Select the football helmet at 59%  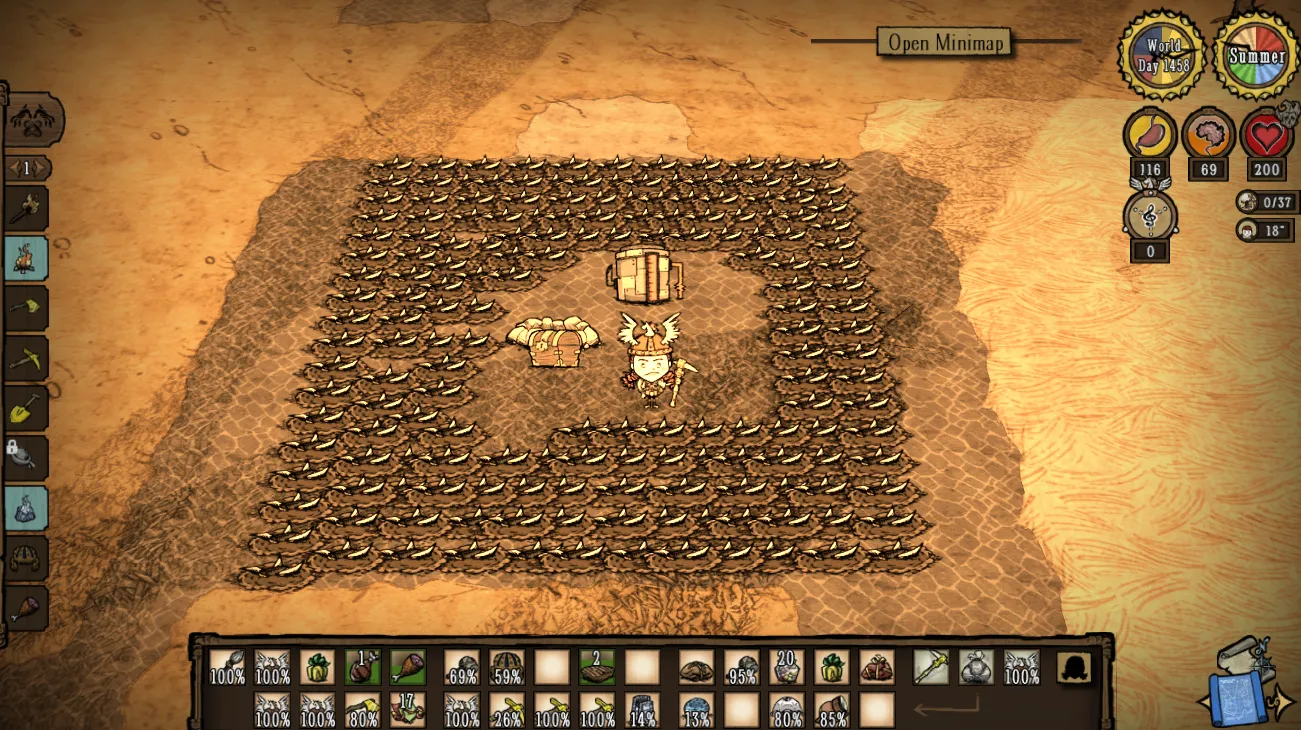tap(507, 667)
